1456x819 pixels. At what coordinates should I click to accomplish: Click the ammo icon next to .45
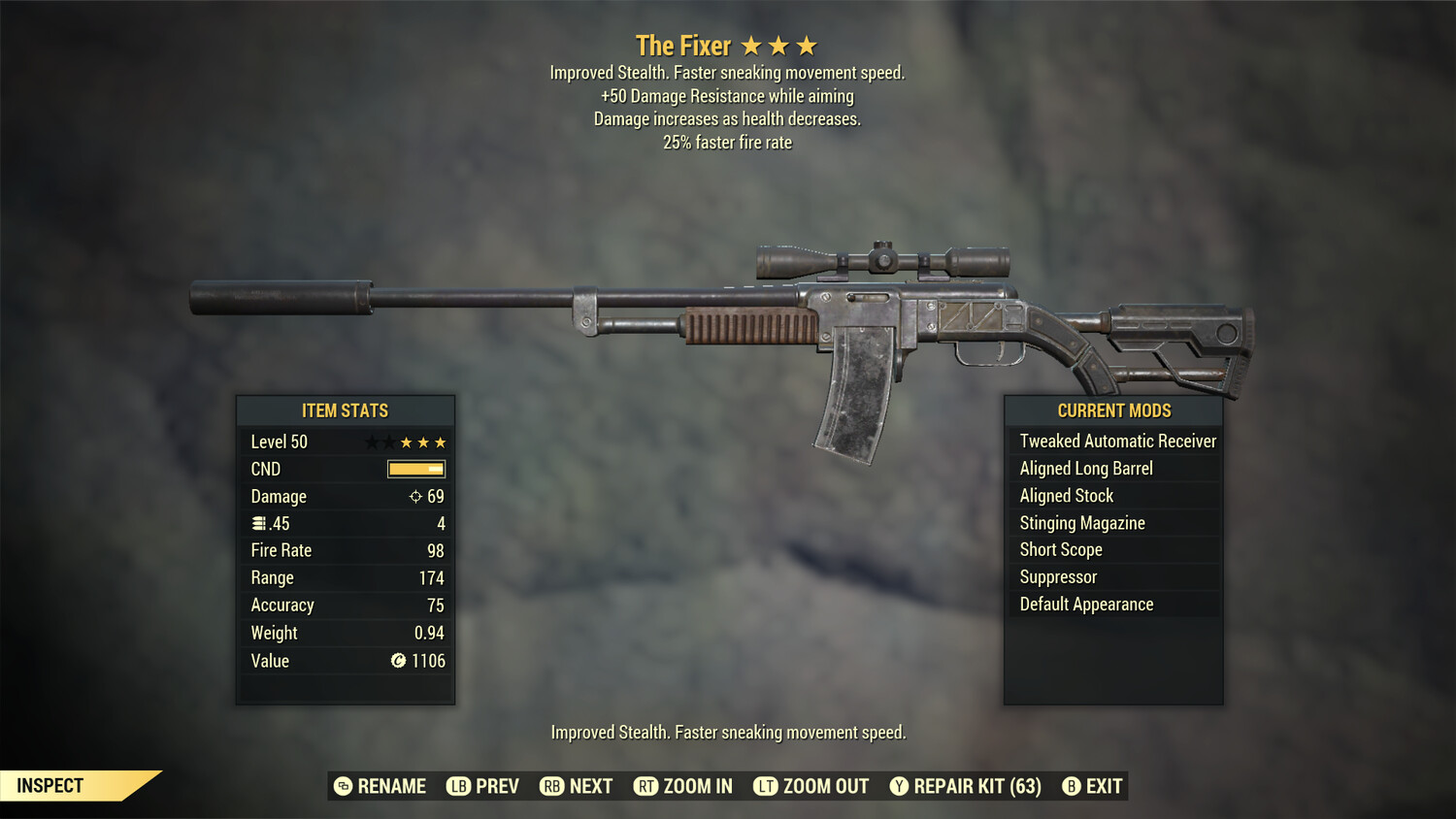pyautogui.click(x=259, y=523)
